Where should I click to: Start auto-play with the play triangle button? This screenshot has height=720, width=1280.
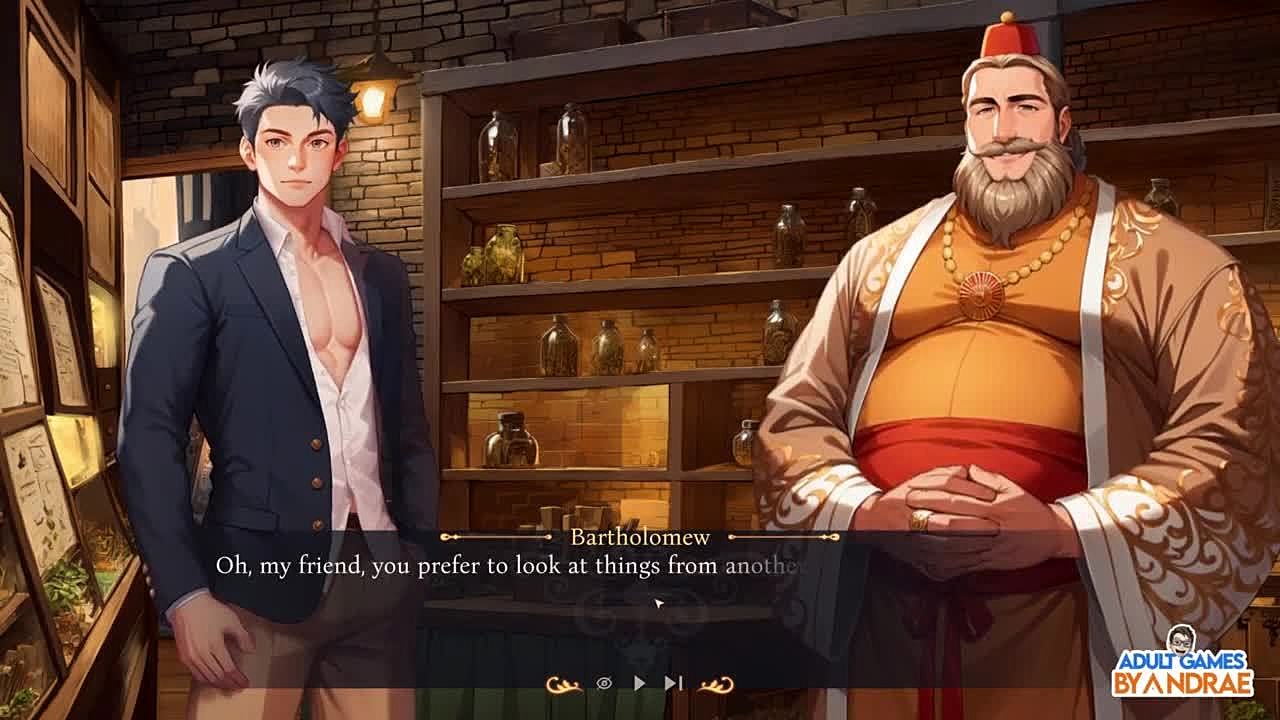640,683
